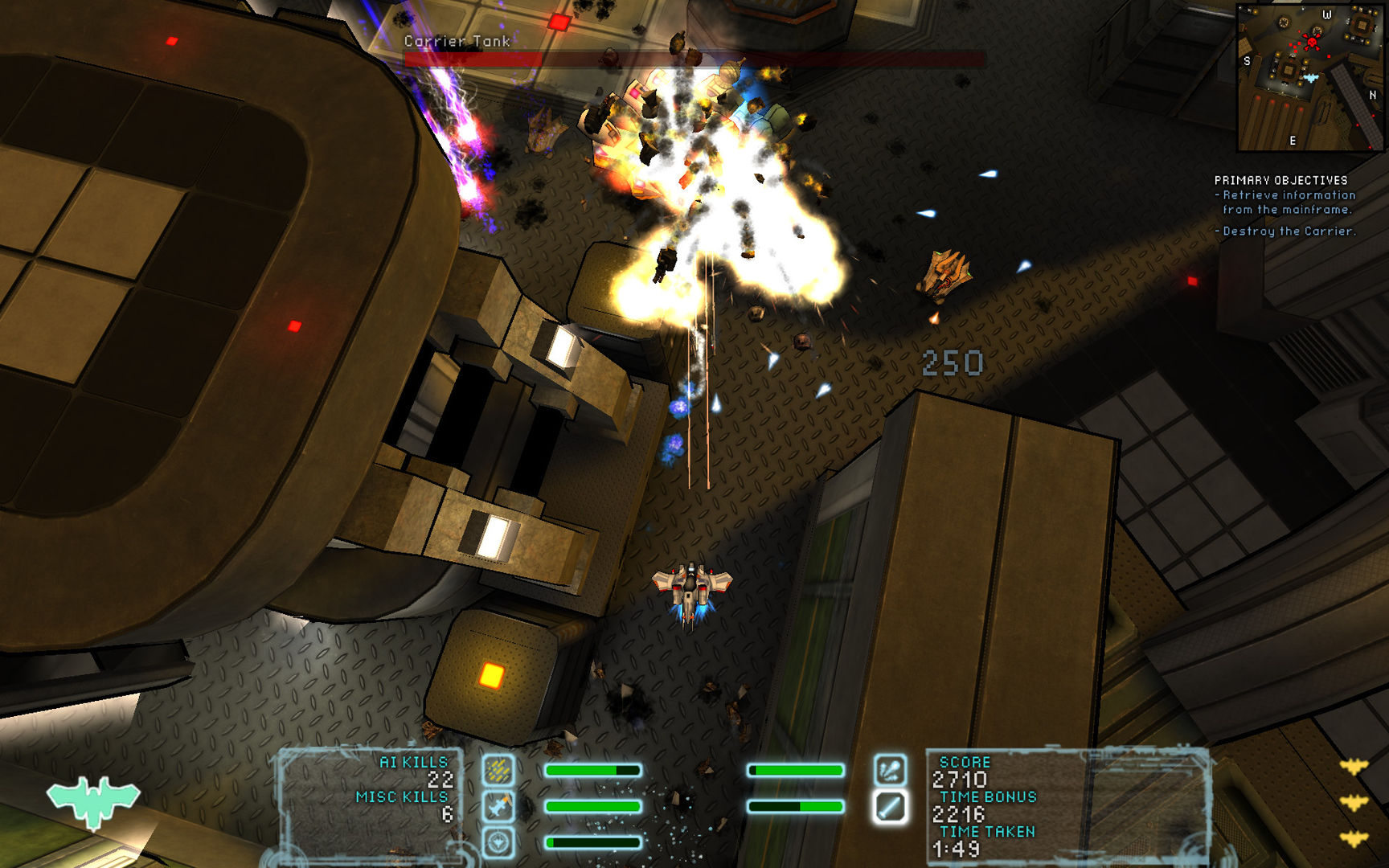Click the 'Retrieve information from the mainframe' objective
The height and width of the screenshot is (868, 1389).
[x=1284, y=201]
